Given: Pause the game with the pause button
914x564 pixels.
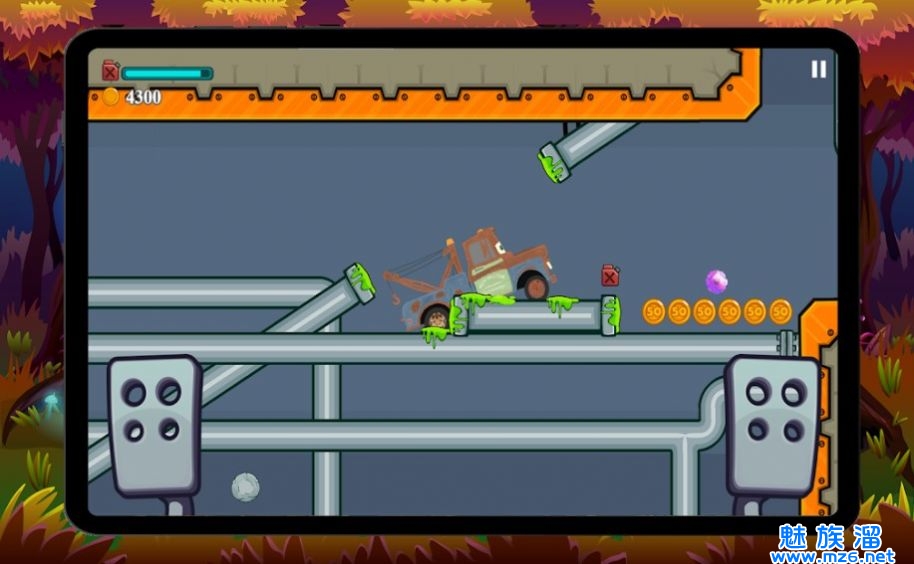Looking at the screenshot, I should tap(818, 69).
